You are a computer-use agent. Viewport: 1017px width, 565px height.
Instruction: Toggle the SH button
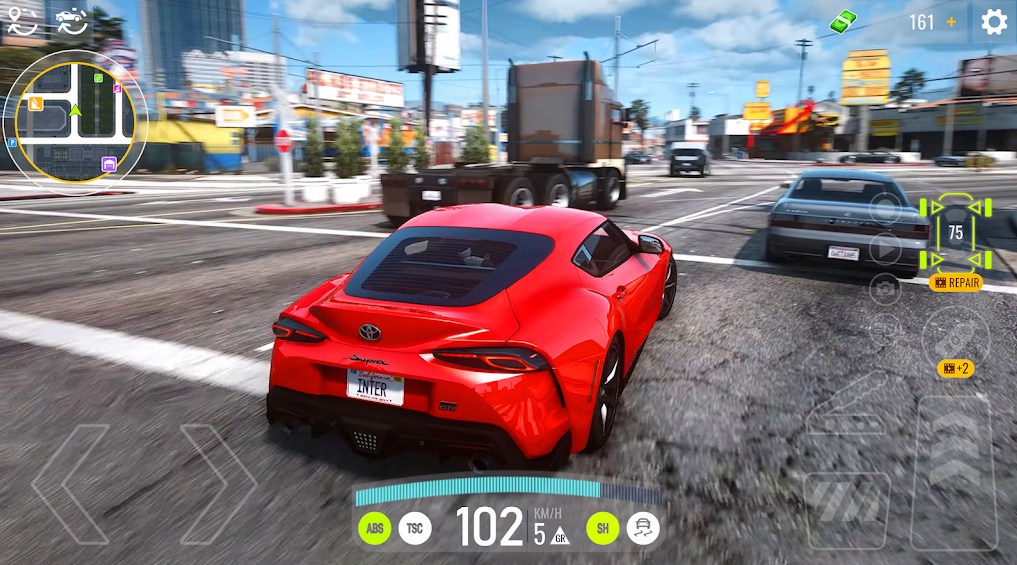point(602,528)
